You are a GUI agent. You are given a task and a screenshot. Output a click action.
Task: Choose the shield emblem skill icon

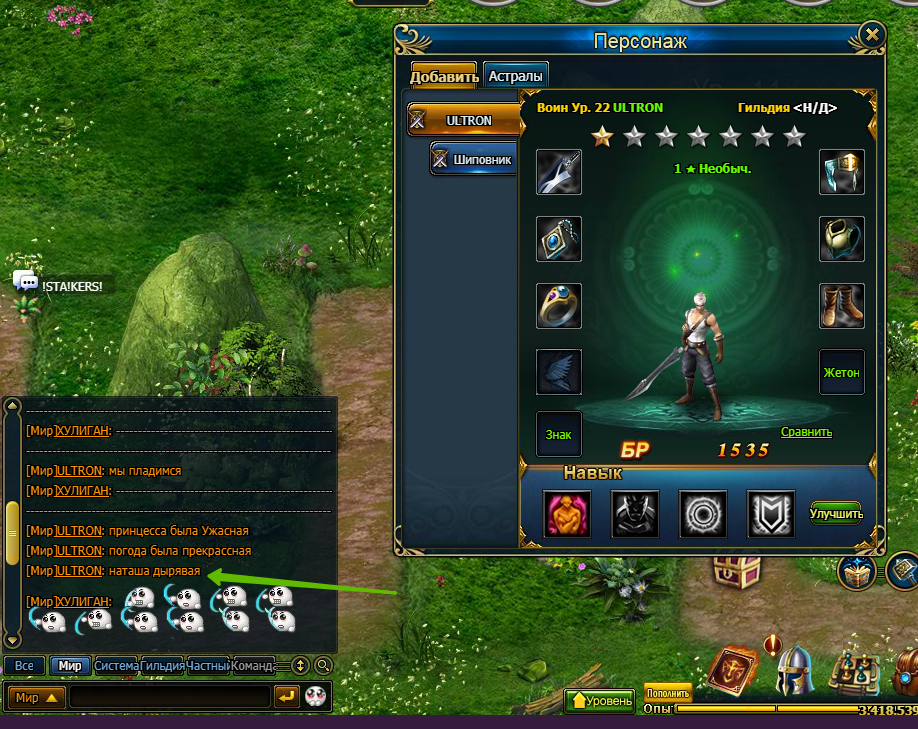point(771,513)
